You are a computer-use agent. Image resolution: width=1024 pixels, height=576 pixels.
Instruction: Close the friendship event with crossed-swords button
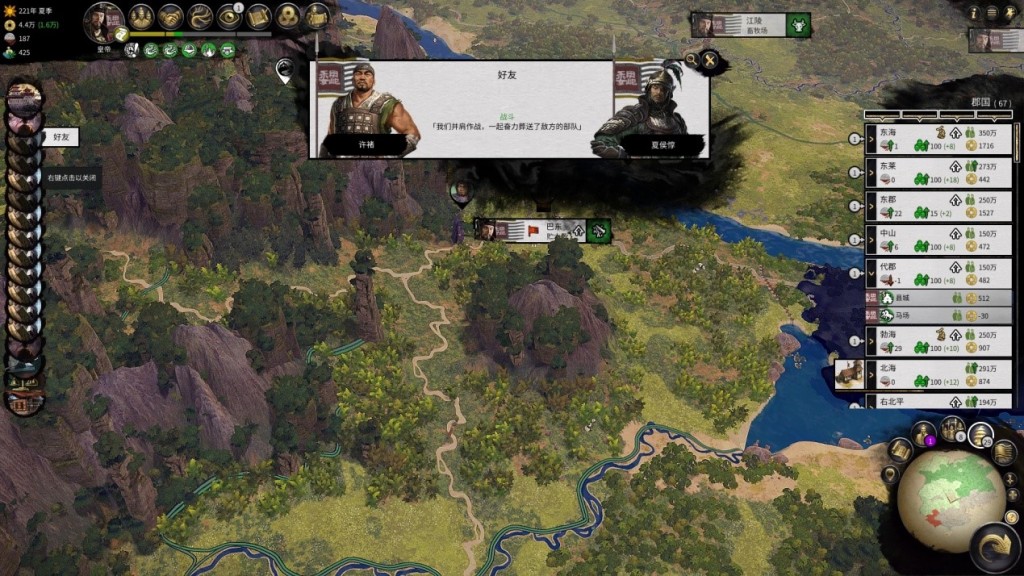pos(710,62)
